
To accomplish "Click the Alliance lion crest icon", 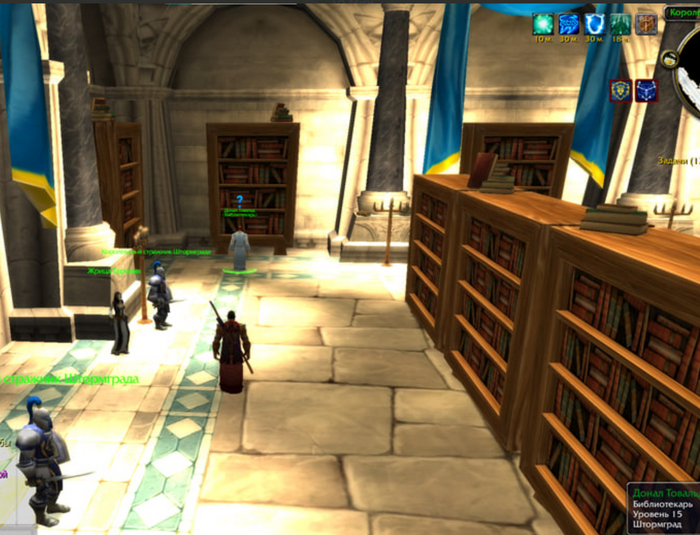I will coord(621,90).
